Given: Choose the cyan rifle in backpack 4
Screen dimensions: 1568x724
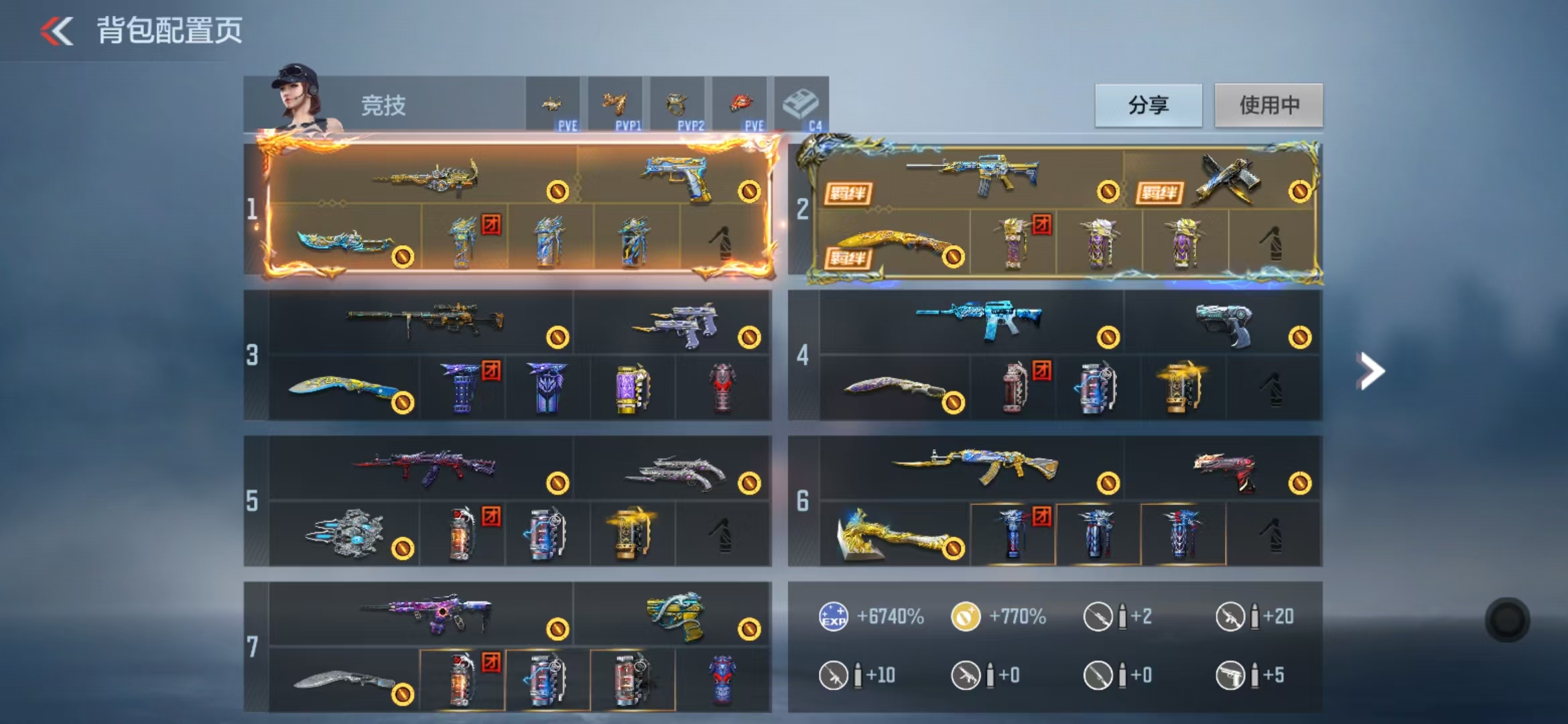Looking at the screenshot, I should click(x=978, y=319).
